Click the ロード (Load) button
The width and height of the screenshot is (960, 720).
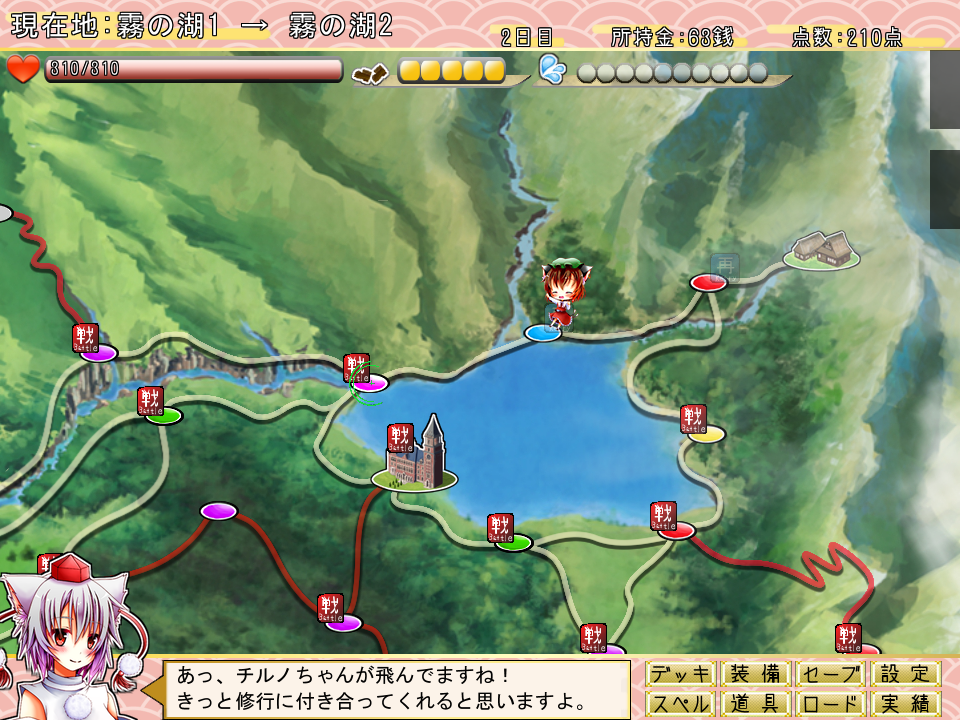pos(832,704)
